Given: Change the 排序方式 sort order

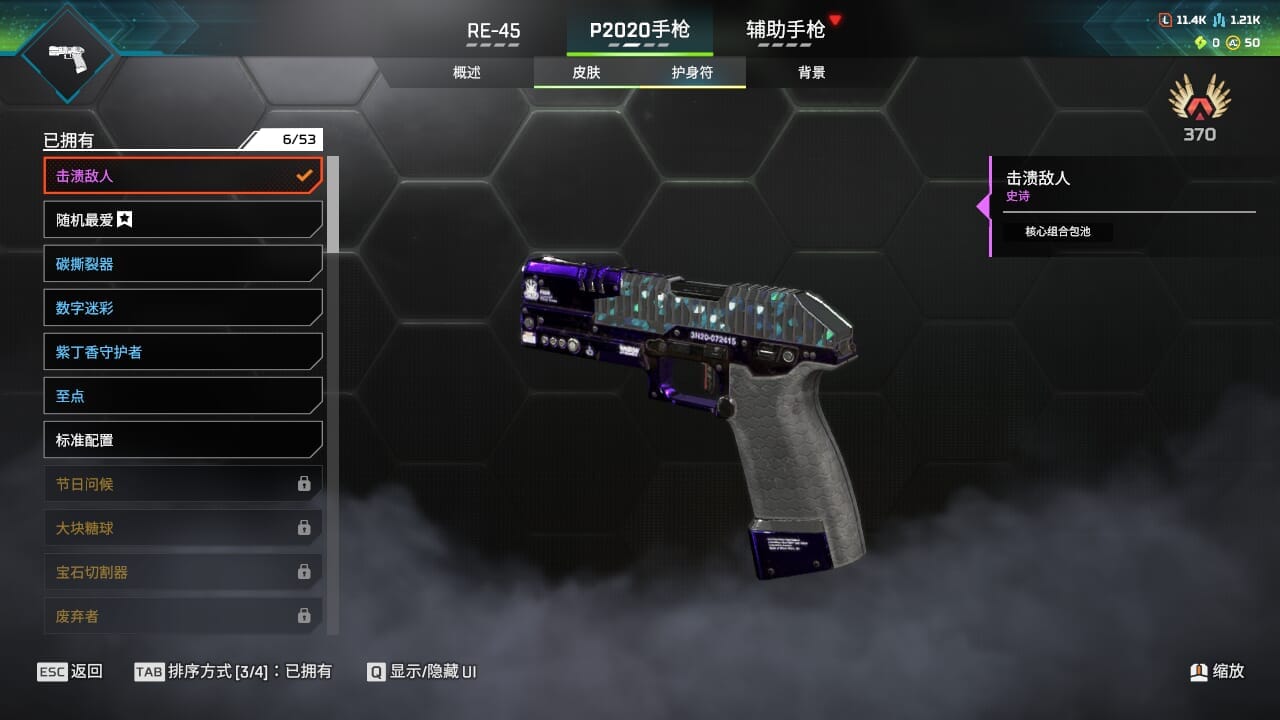Looking at the screenshot, I should click(233, 671).
